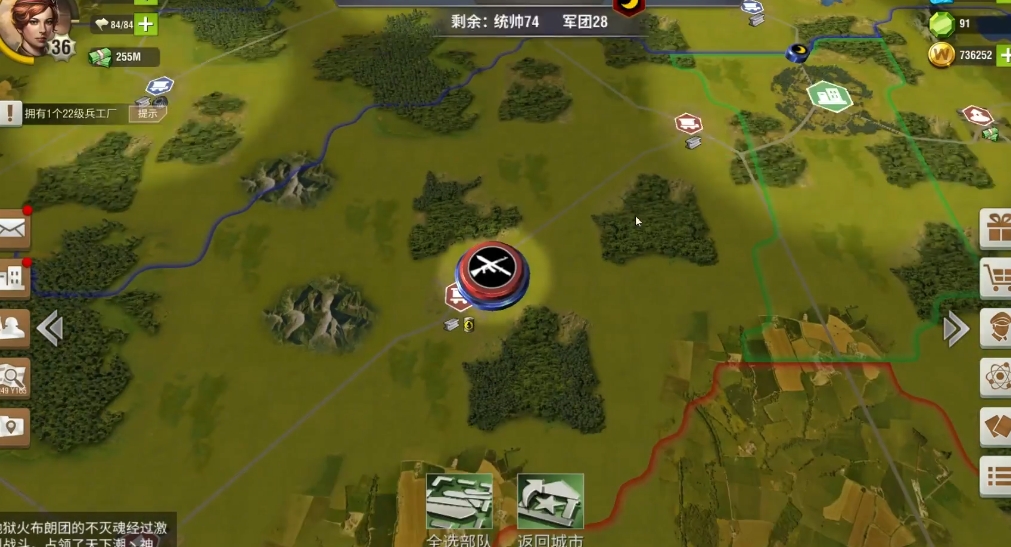
Task: Open the shopping cart store
Action: pyautogui.click(x=996, y=278)
